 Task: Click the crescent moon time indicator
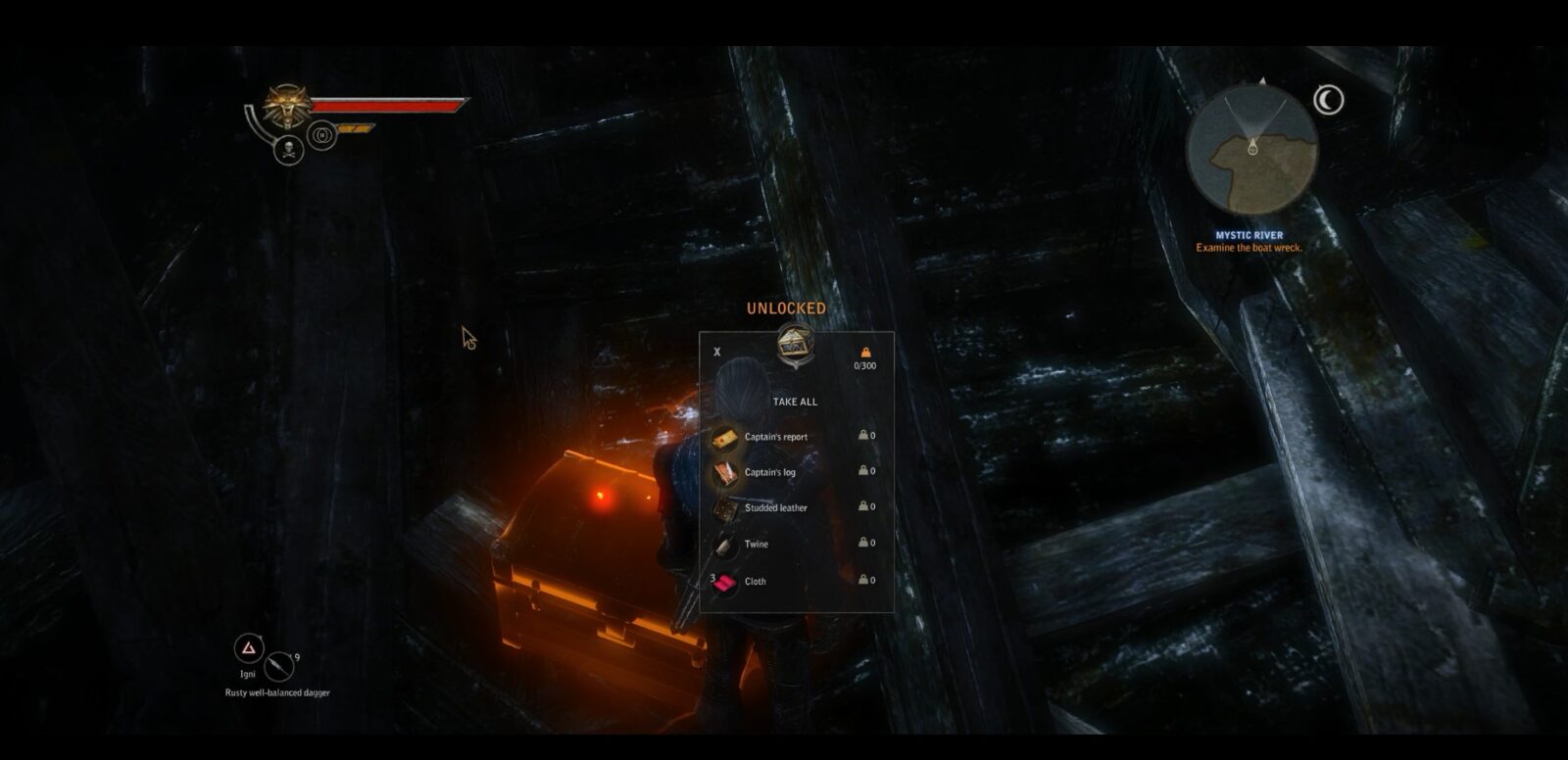click(1328, 100)
